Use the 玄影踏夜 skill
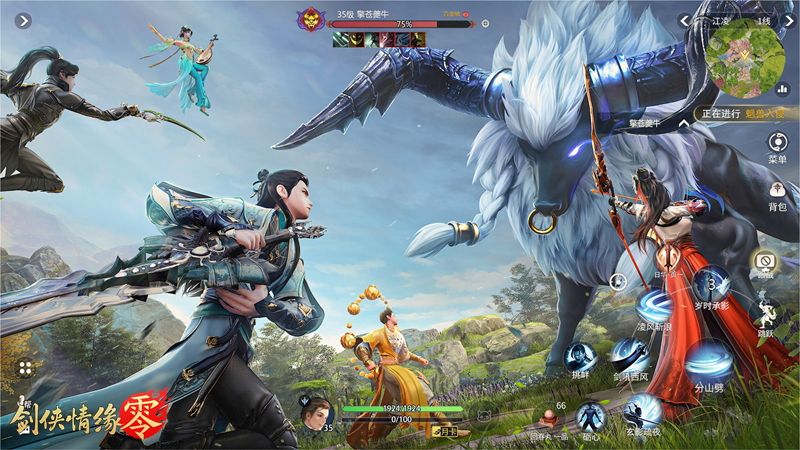 644,410
